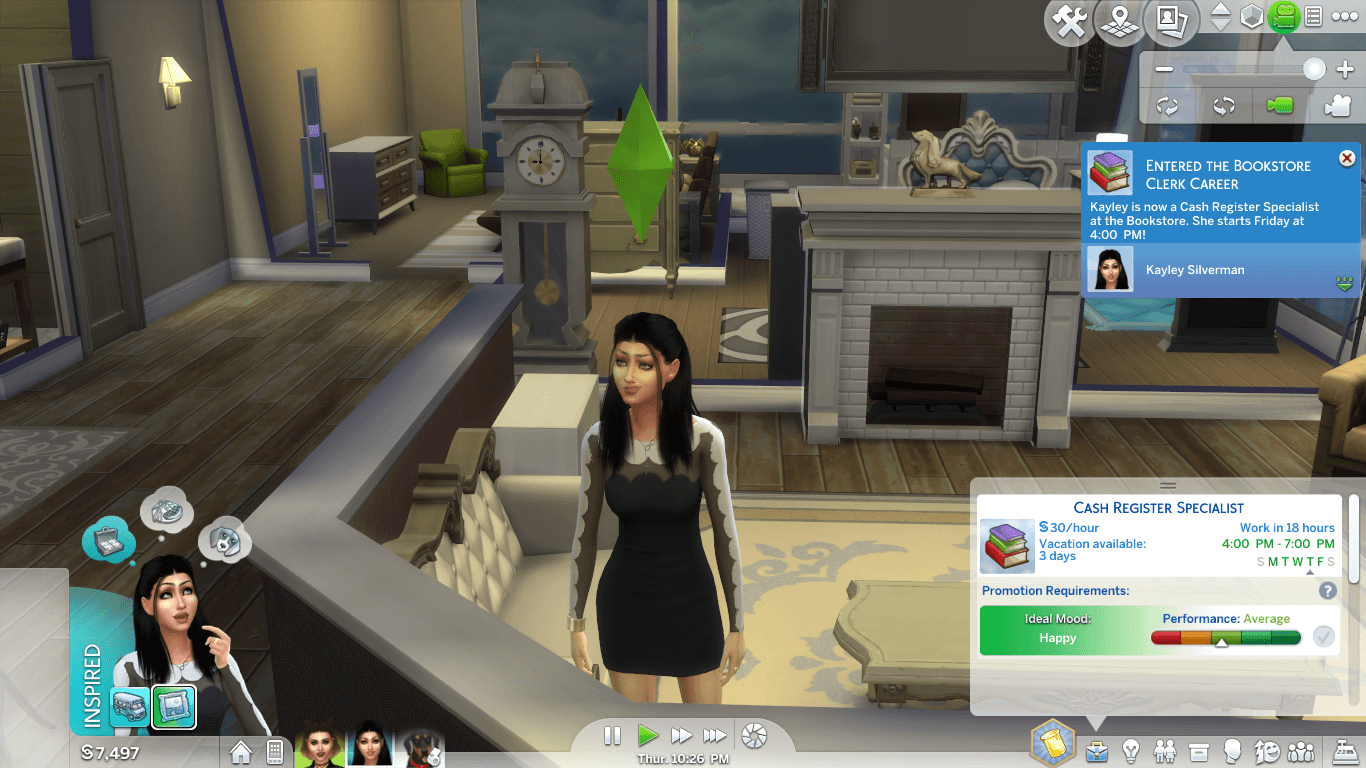
Task: Set game speed to ultra speed
Action: pyautogui.click(x=715, y=736)
